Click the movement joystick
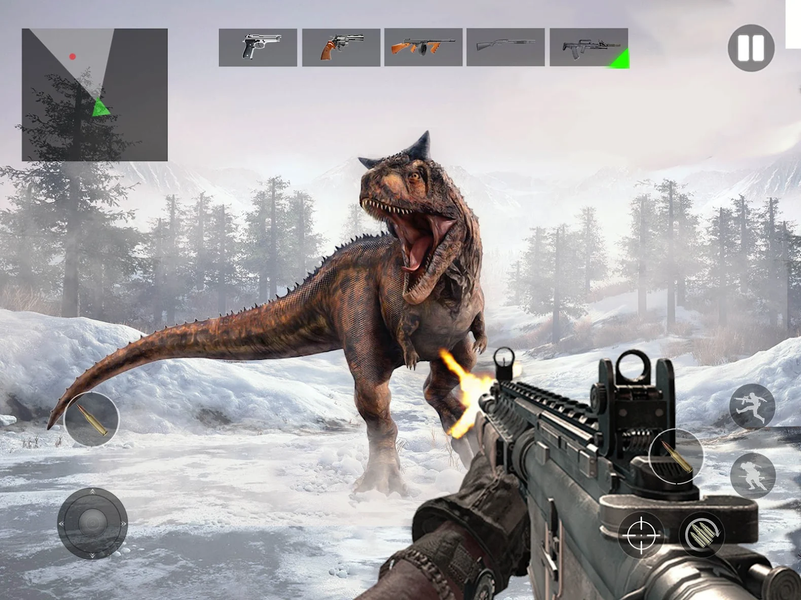 tap(92, 522)
